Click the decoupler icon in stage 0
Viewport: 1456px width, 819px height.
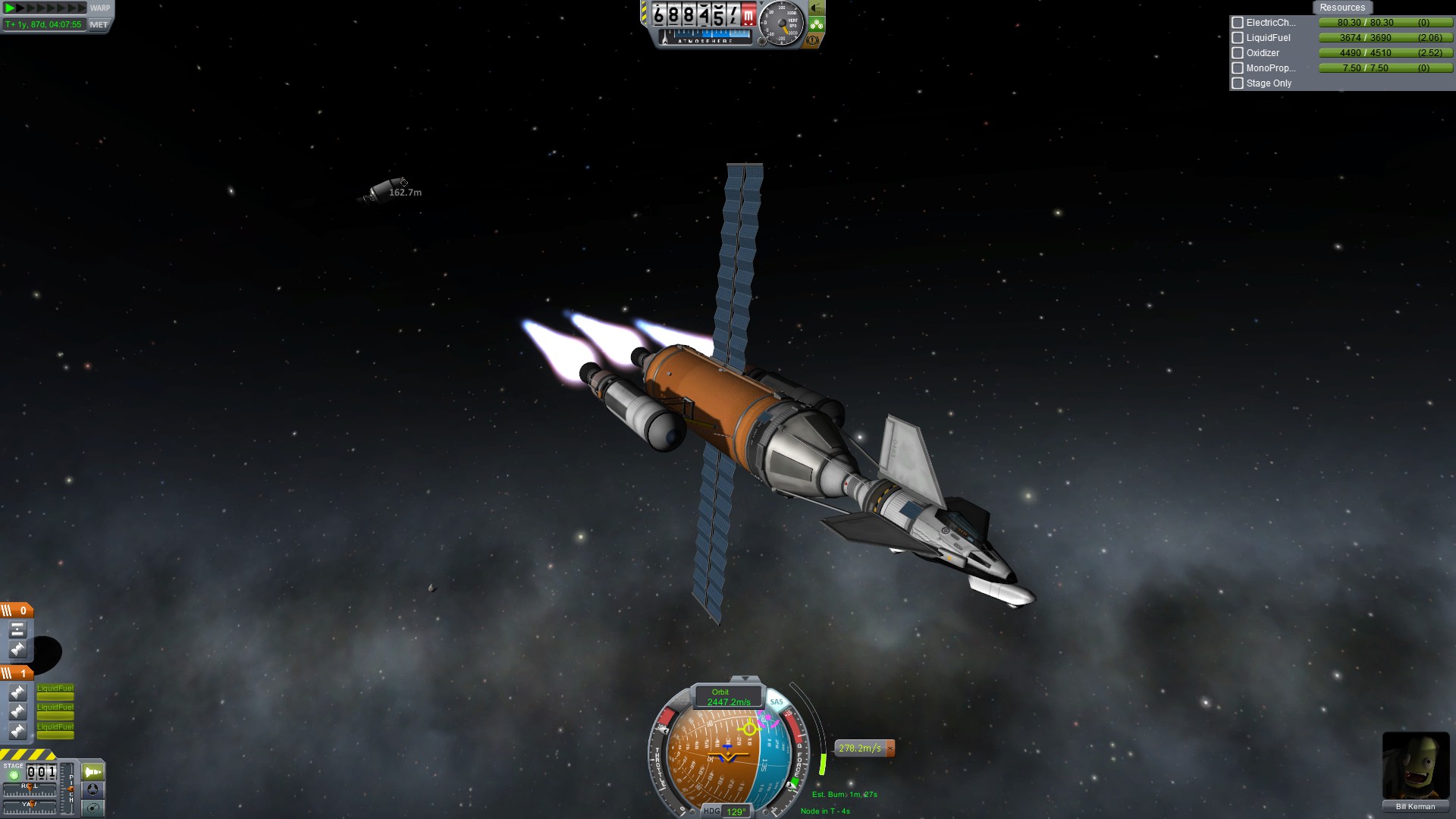point(17,629)
